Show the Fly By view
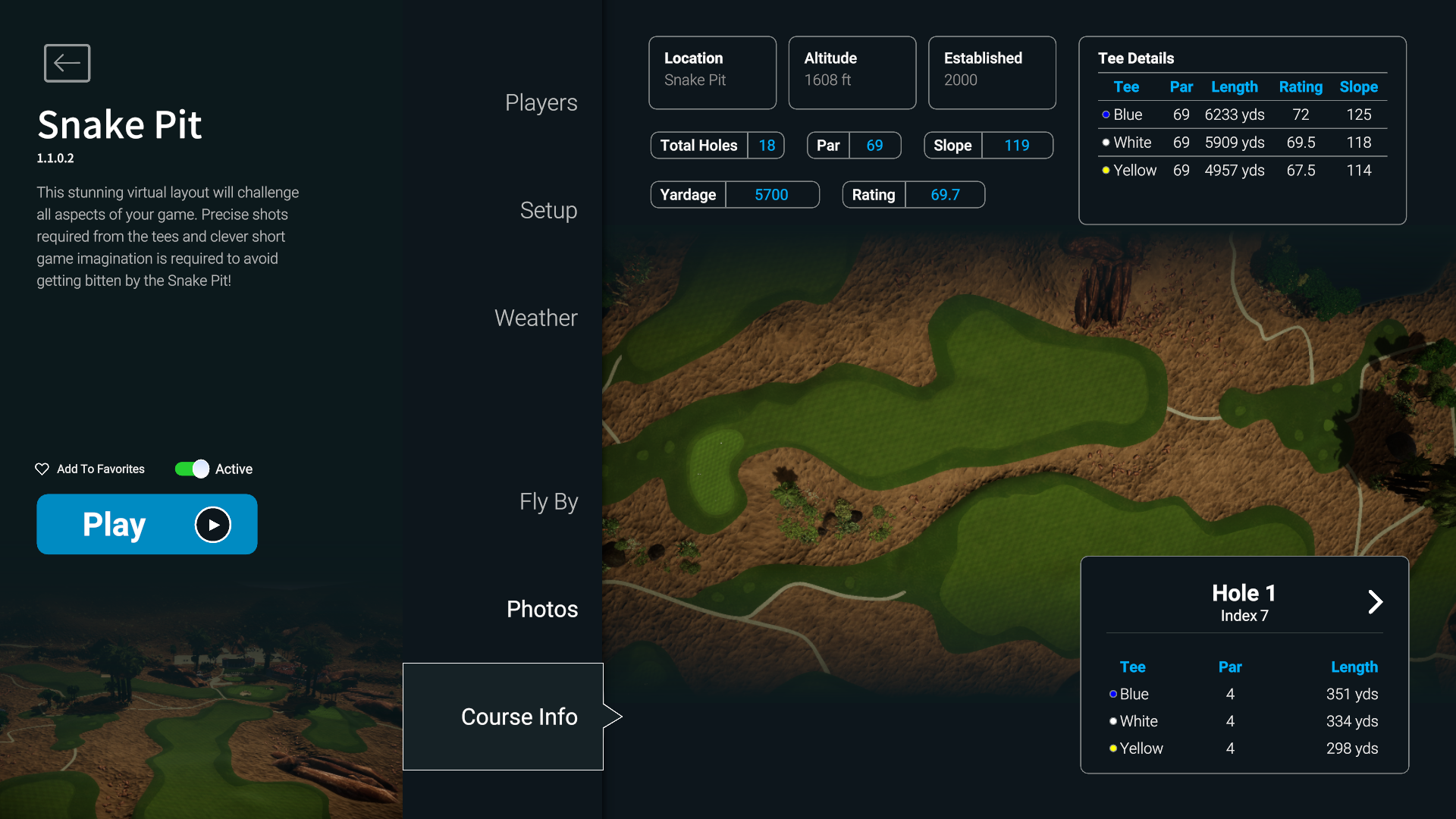The width and height of the screenshot is (1456, 819). coord(548,501)
